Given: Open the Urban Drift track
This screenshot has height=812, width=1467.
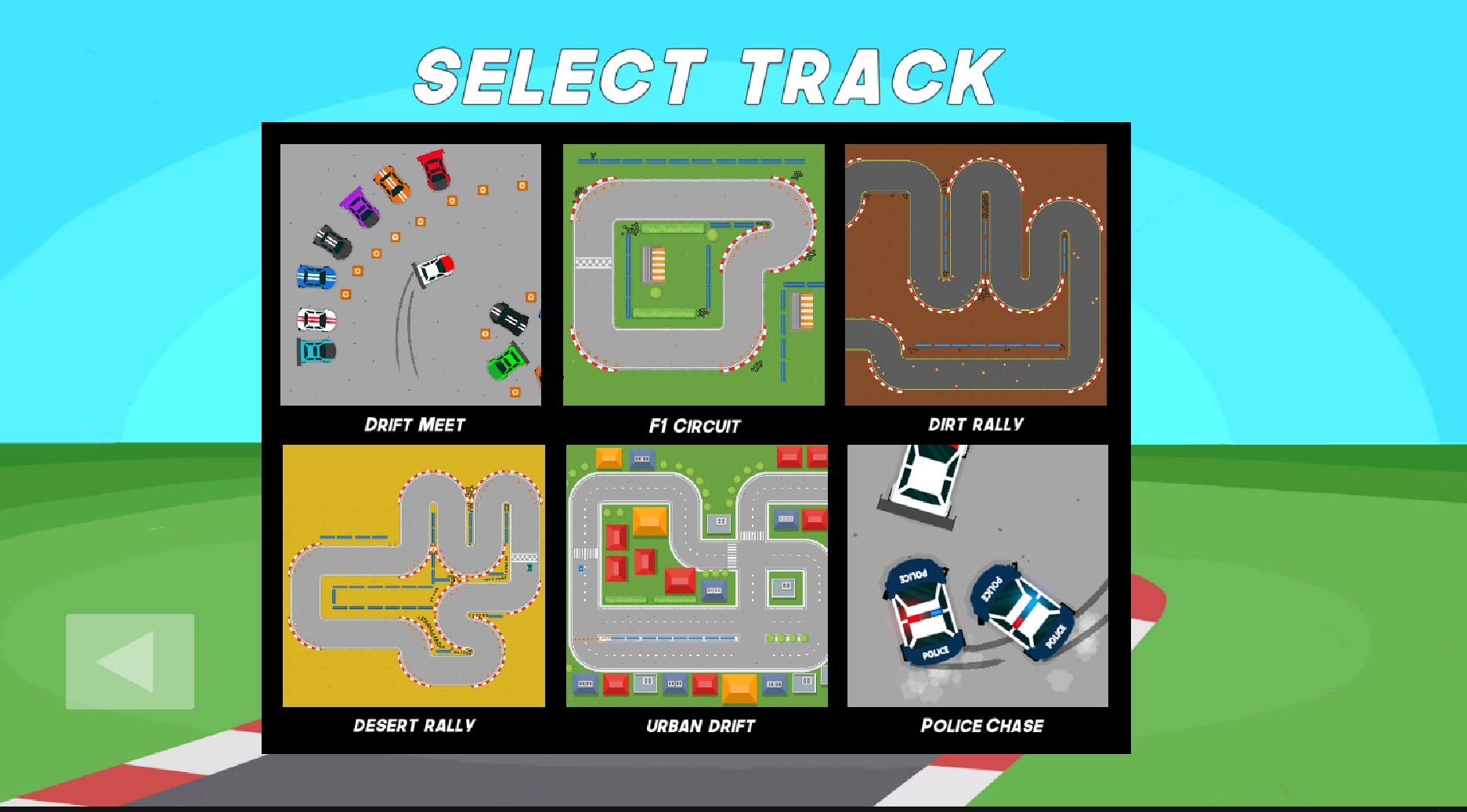Looking at the screenshot, I should click(697, 574).
